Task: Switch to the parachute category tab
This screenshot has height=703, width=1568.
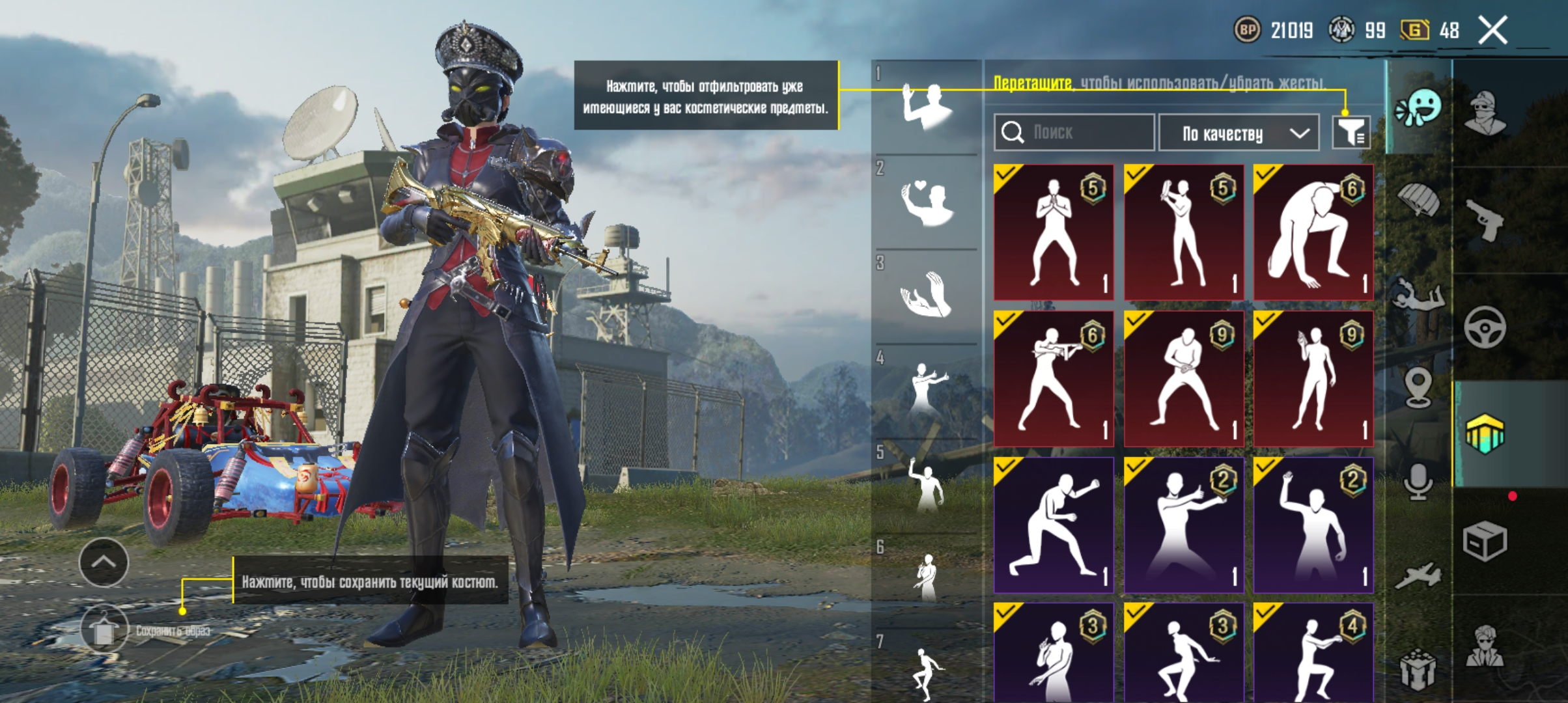Action: click(1420, 200)
